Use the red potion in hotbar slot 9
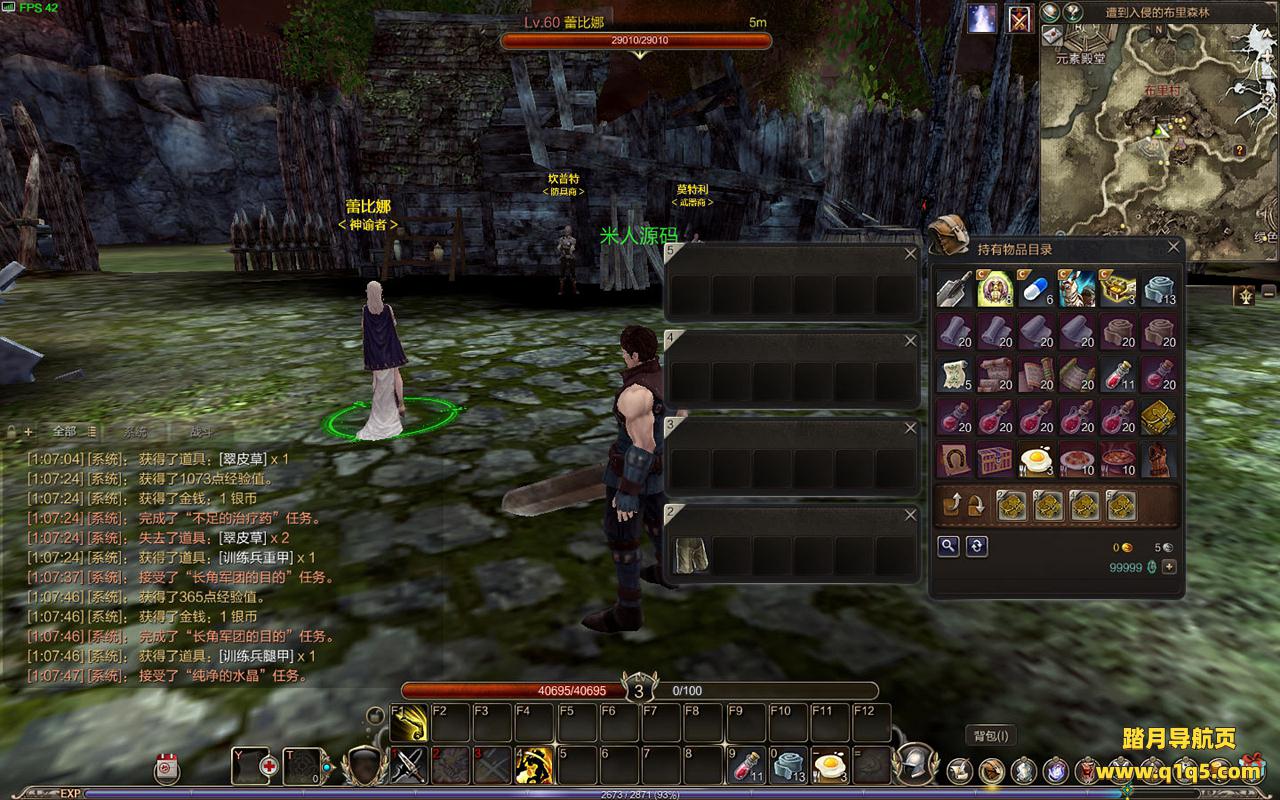This screenshot has width=1280, height=800. coord(745,766)
